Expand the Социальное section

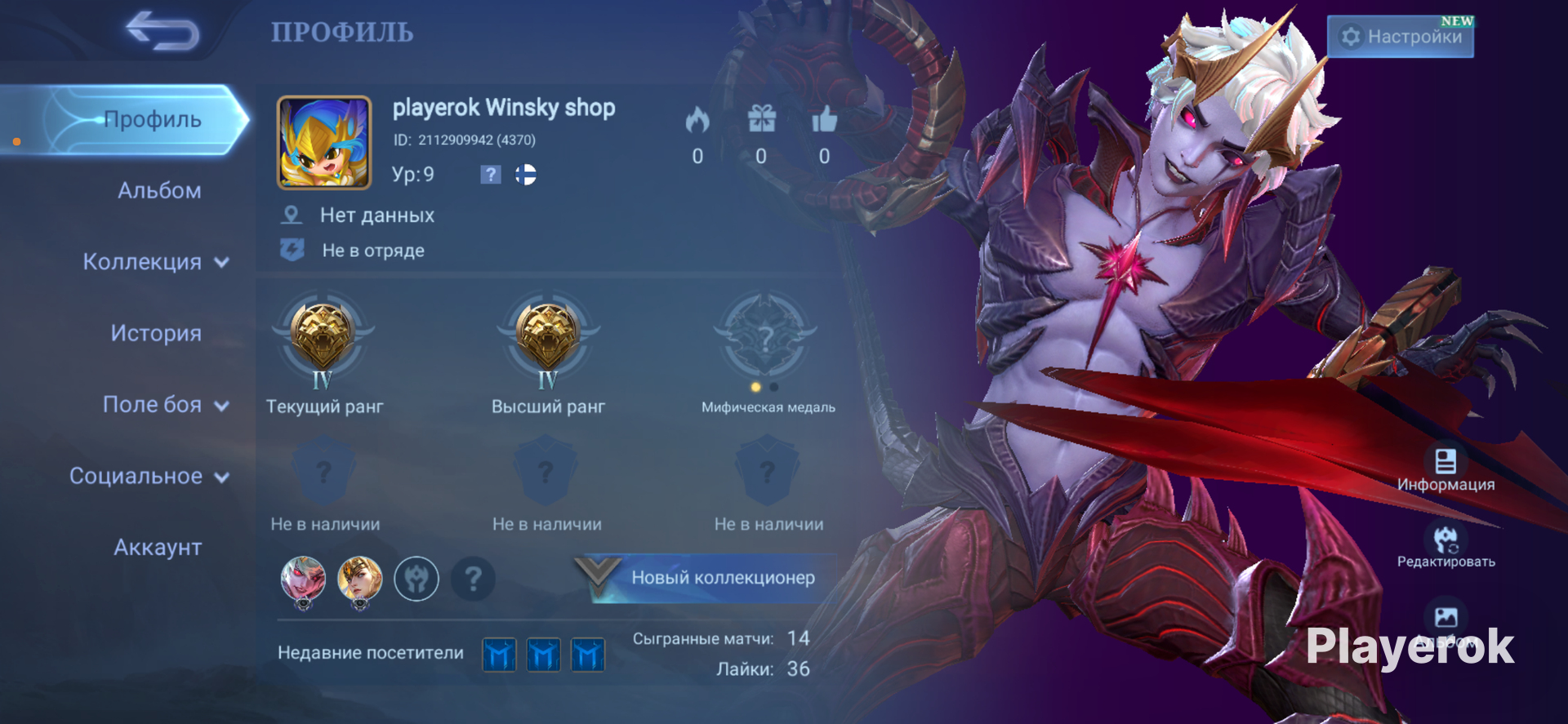click(149, 476)
